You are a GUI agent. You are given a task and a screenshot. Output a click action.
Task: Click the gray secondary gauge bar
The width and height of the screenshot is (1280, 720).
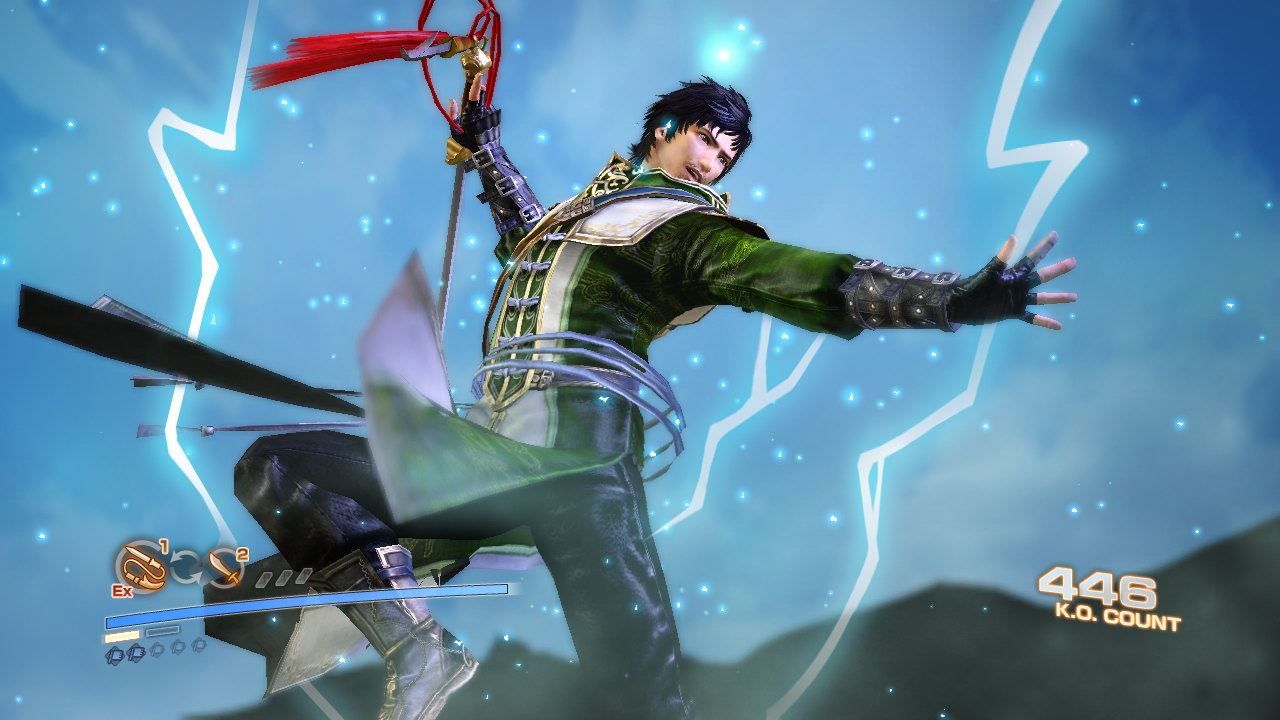click(x=162, y=632)
